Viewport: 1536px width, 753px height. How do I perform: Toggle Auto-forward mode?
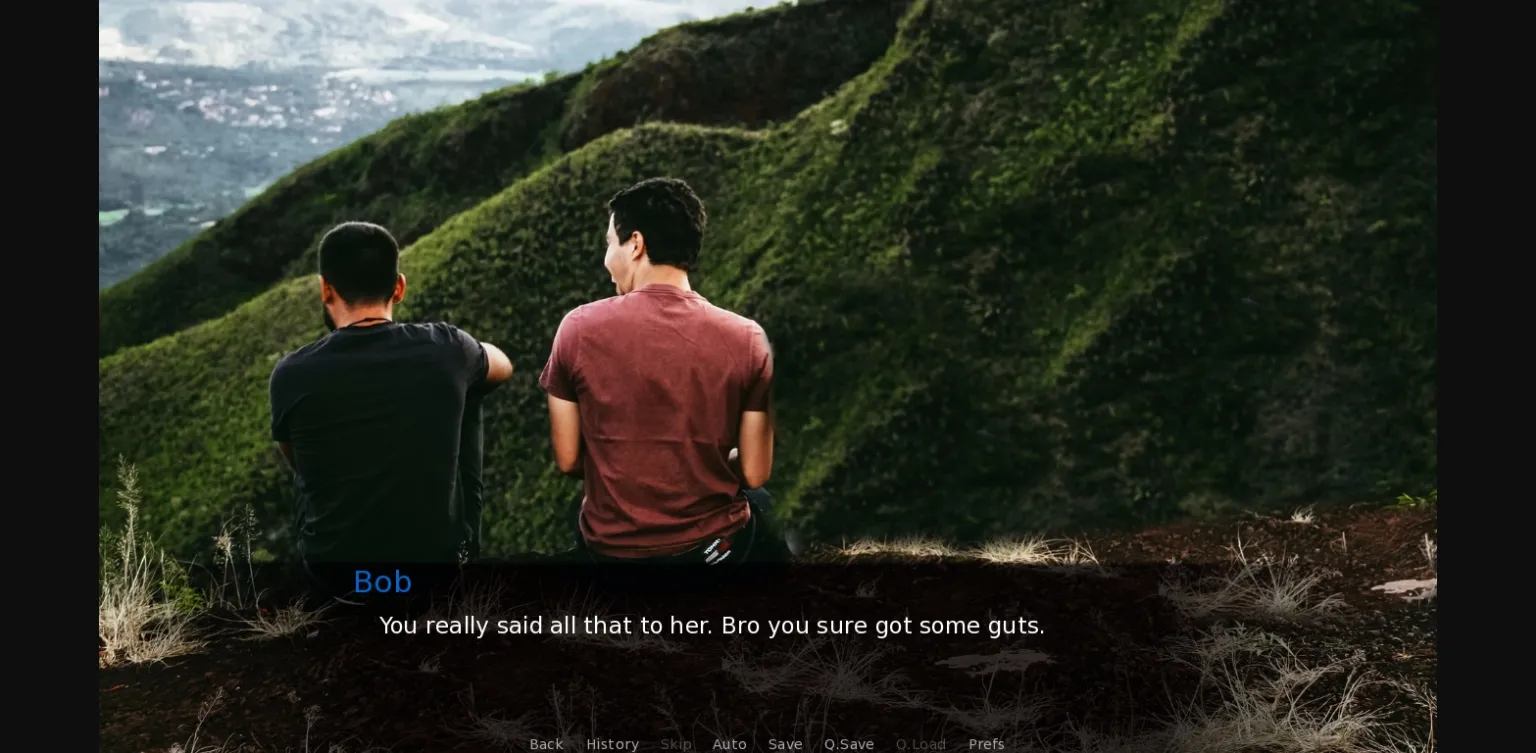tap(729, 744)
